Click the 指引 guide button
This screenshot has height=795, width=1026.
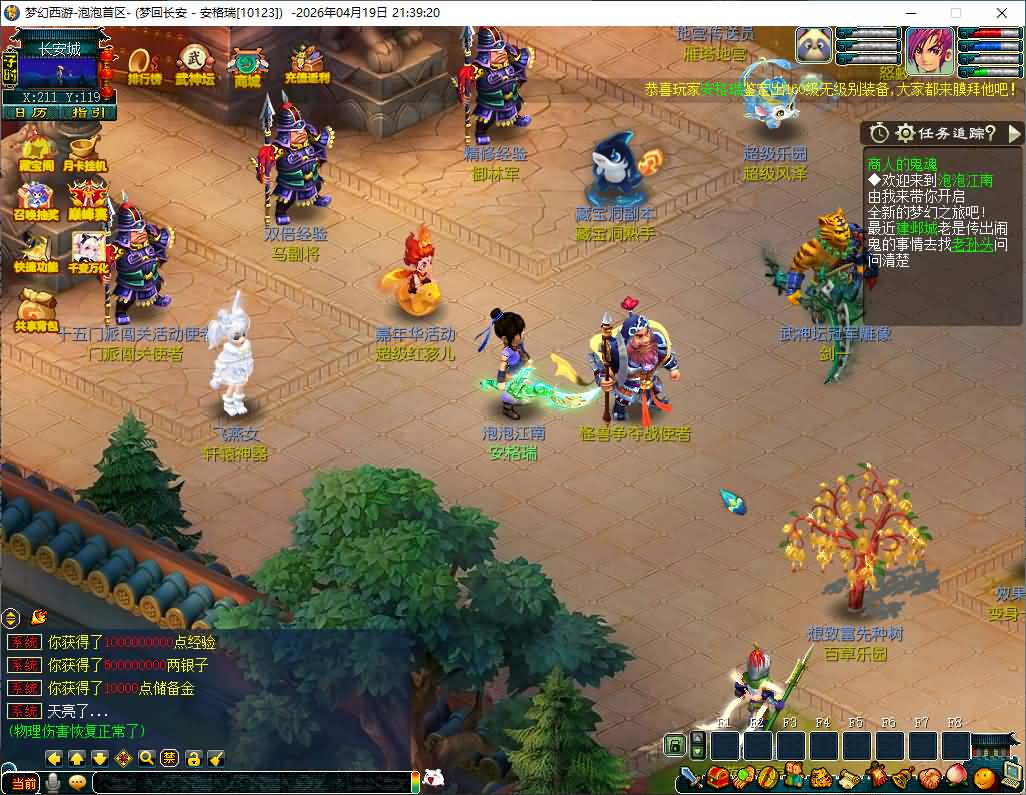tap(89, 113)
